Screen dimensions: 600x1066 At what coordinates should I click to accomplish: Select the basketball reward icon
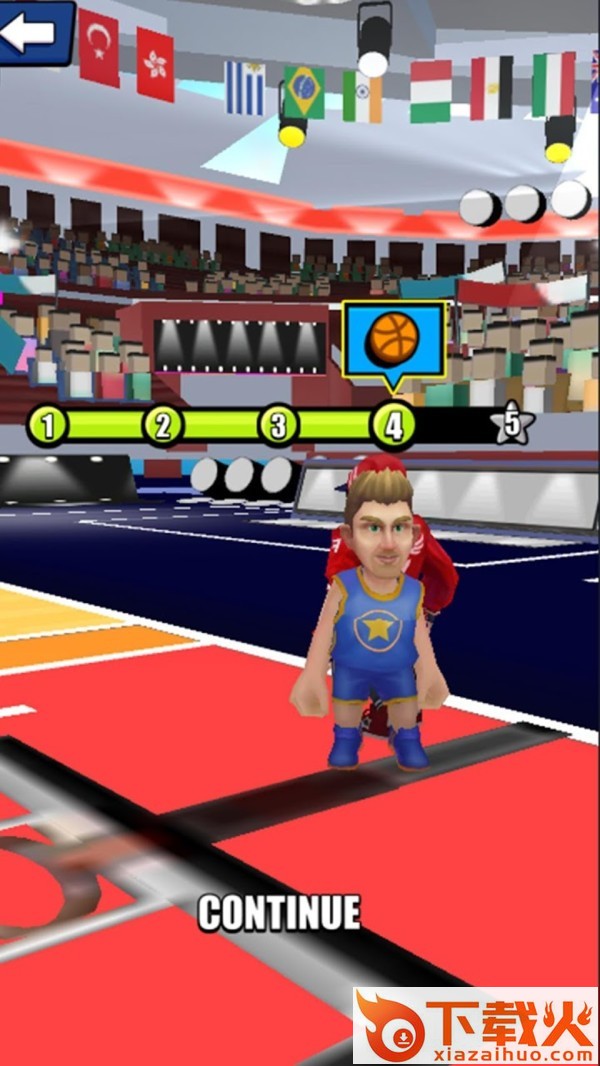(x=393, y=339)
